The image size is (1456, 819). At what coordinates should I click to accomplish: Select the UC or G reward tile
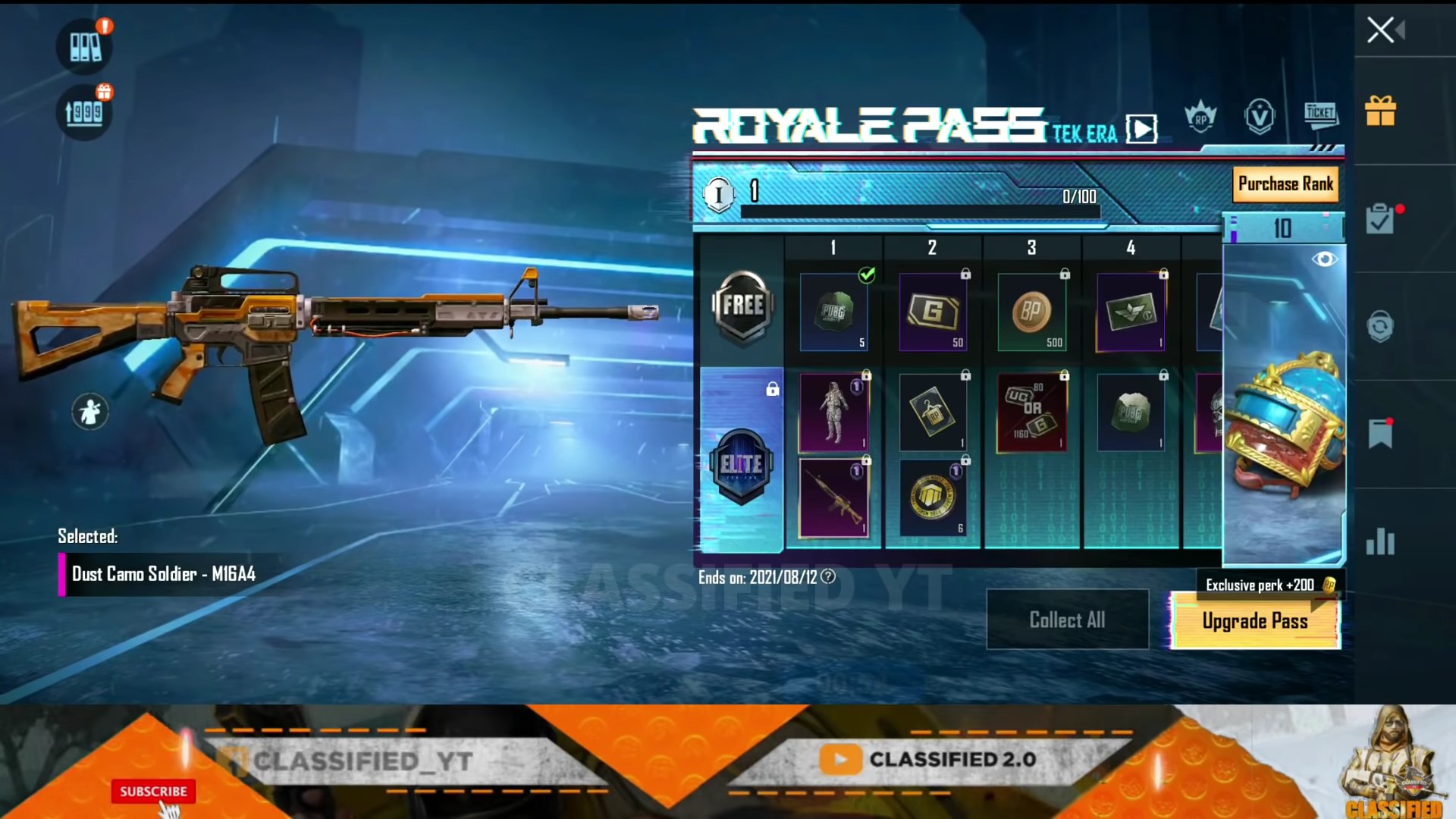(1031, 413)
